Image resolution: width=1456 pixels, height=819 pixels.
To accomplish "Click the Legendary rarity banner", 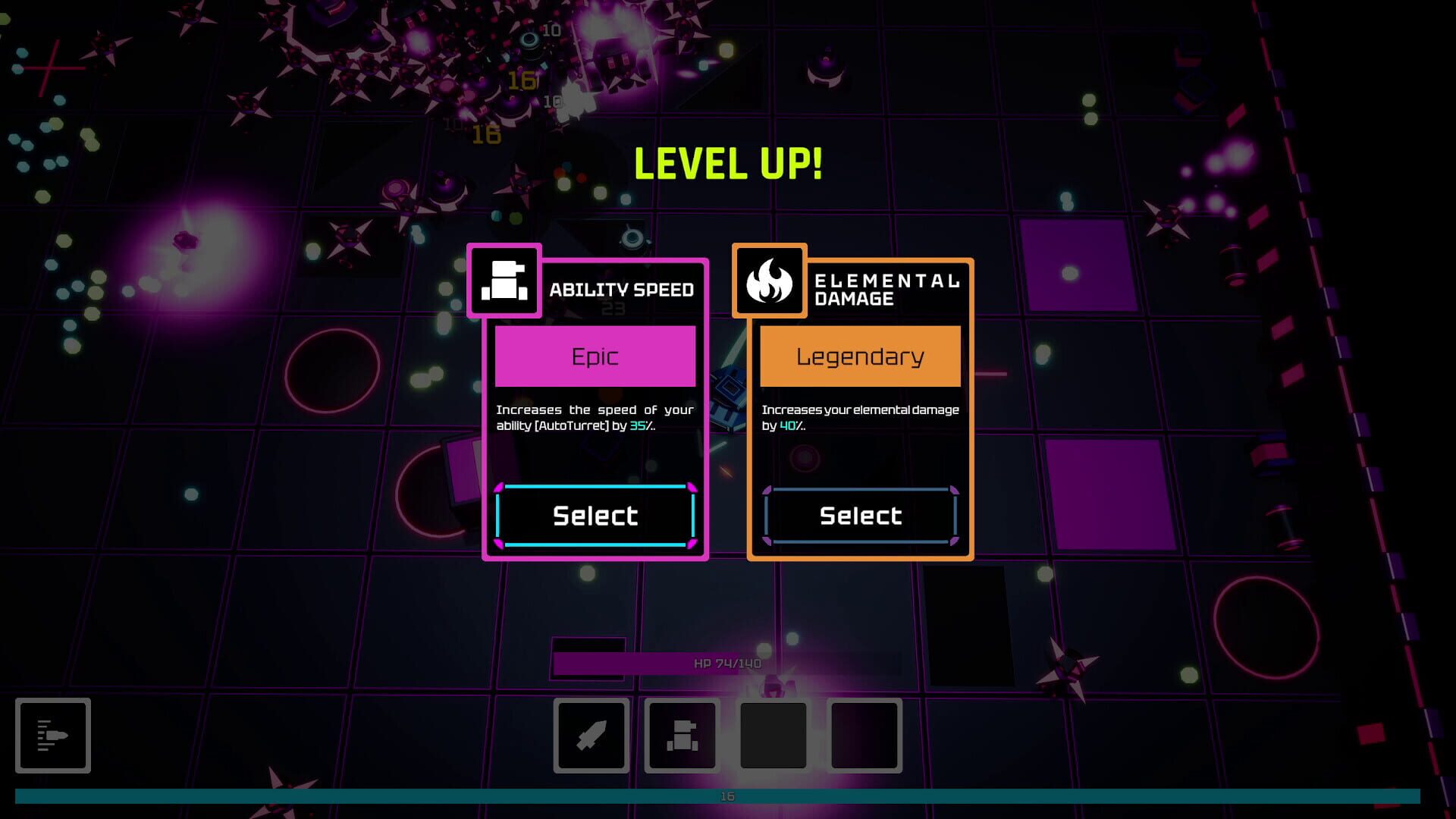I will pyautogui.click(x=860, y=356).
